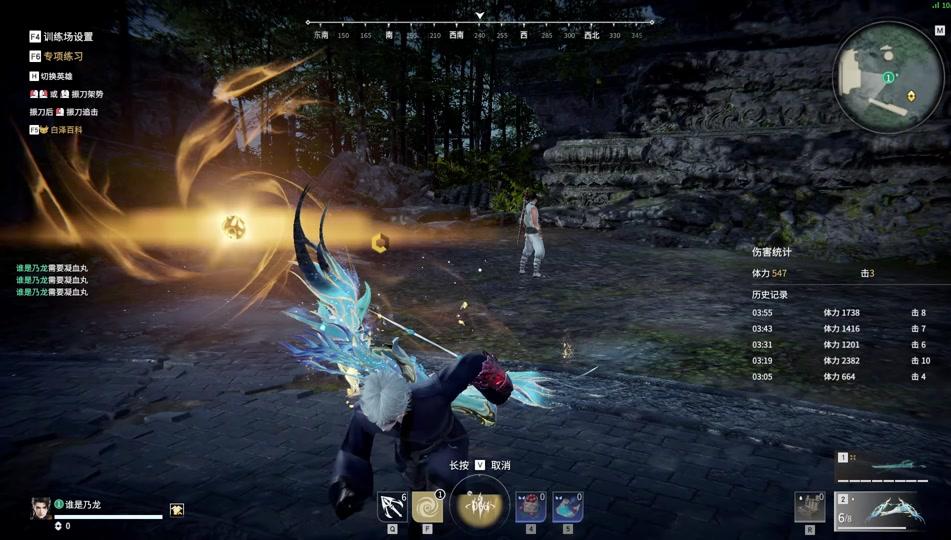Open the circular minimap

coord(888,77)
